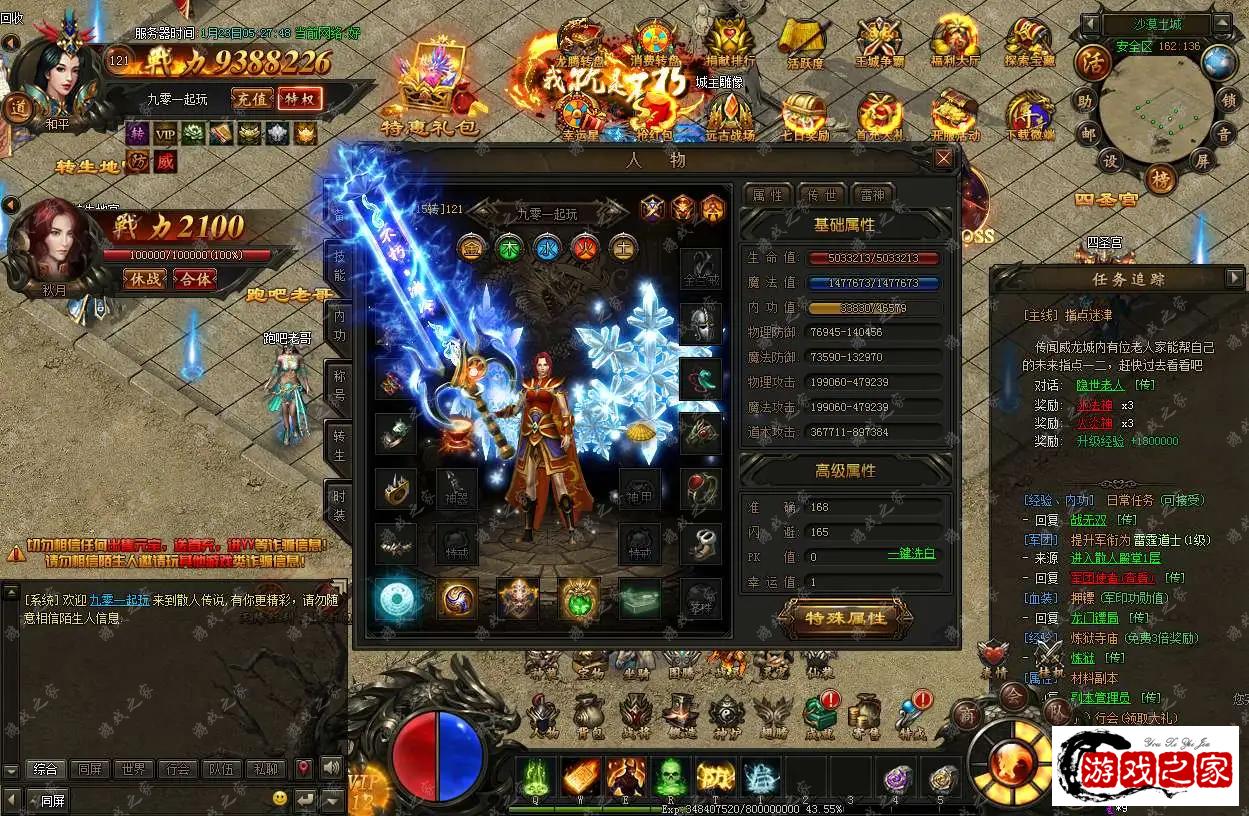Screen dimensions: 1249x816
Task: Open the 七日奖励 seven-day reward
Action: (x=803, y=116)
